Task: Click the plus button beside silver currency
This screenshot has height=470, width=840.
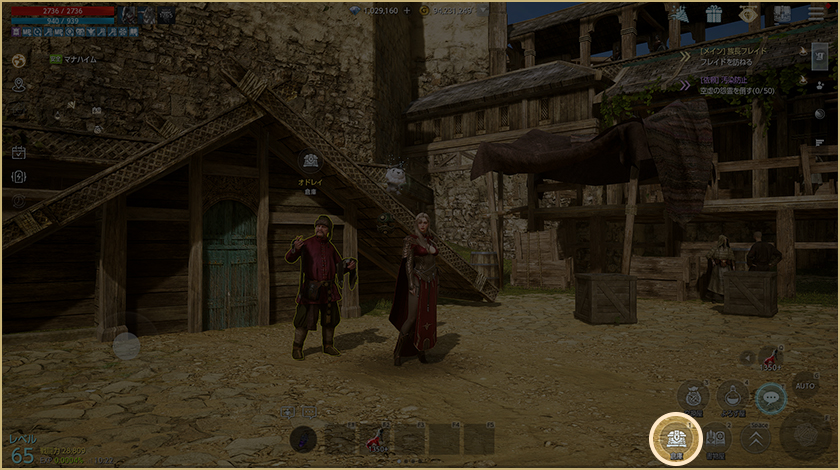Action: tap(406, 10)
